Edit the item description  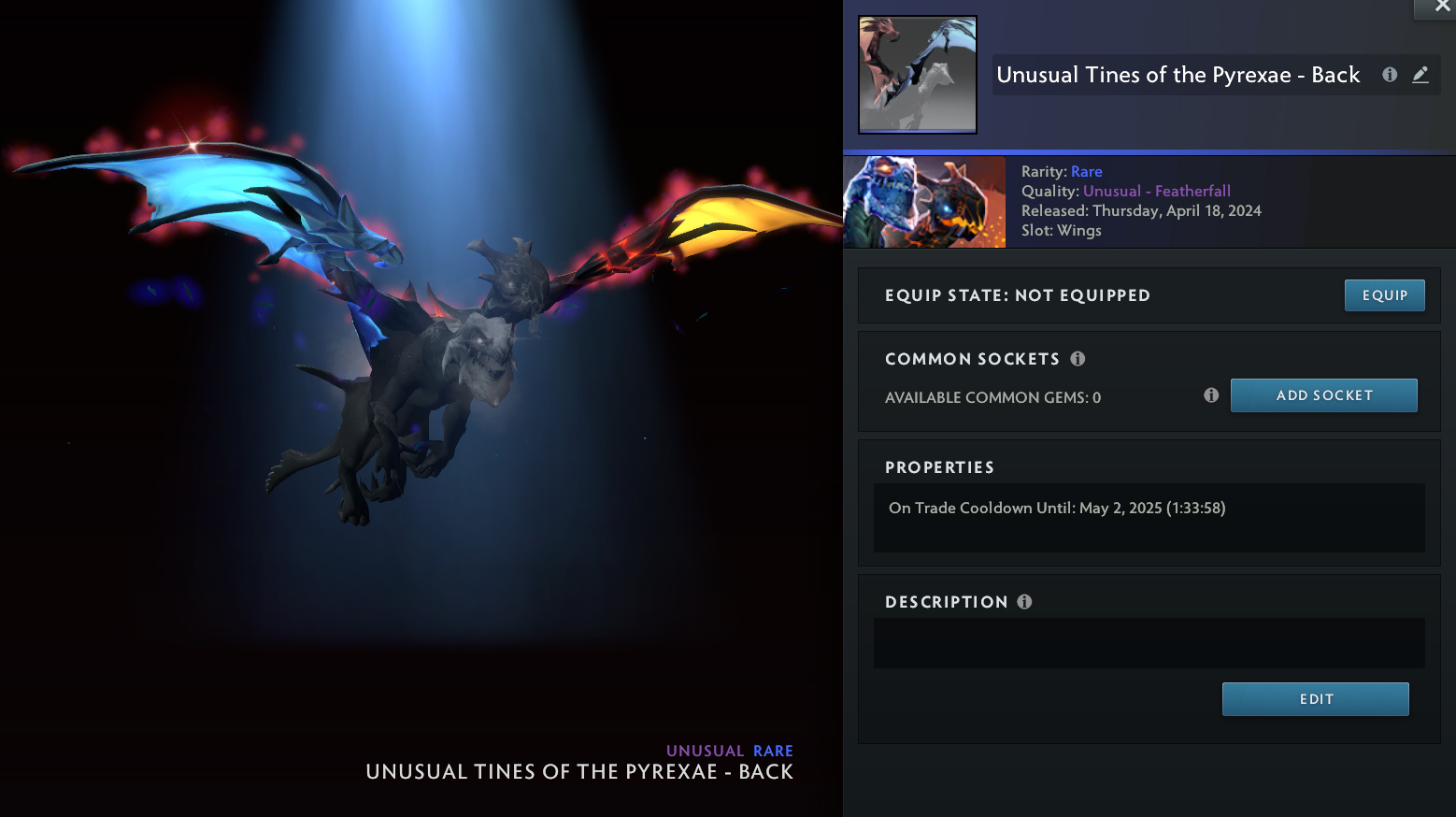(1315, 699)
